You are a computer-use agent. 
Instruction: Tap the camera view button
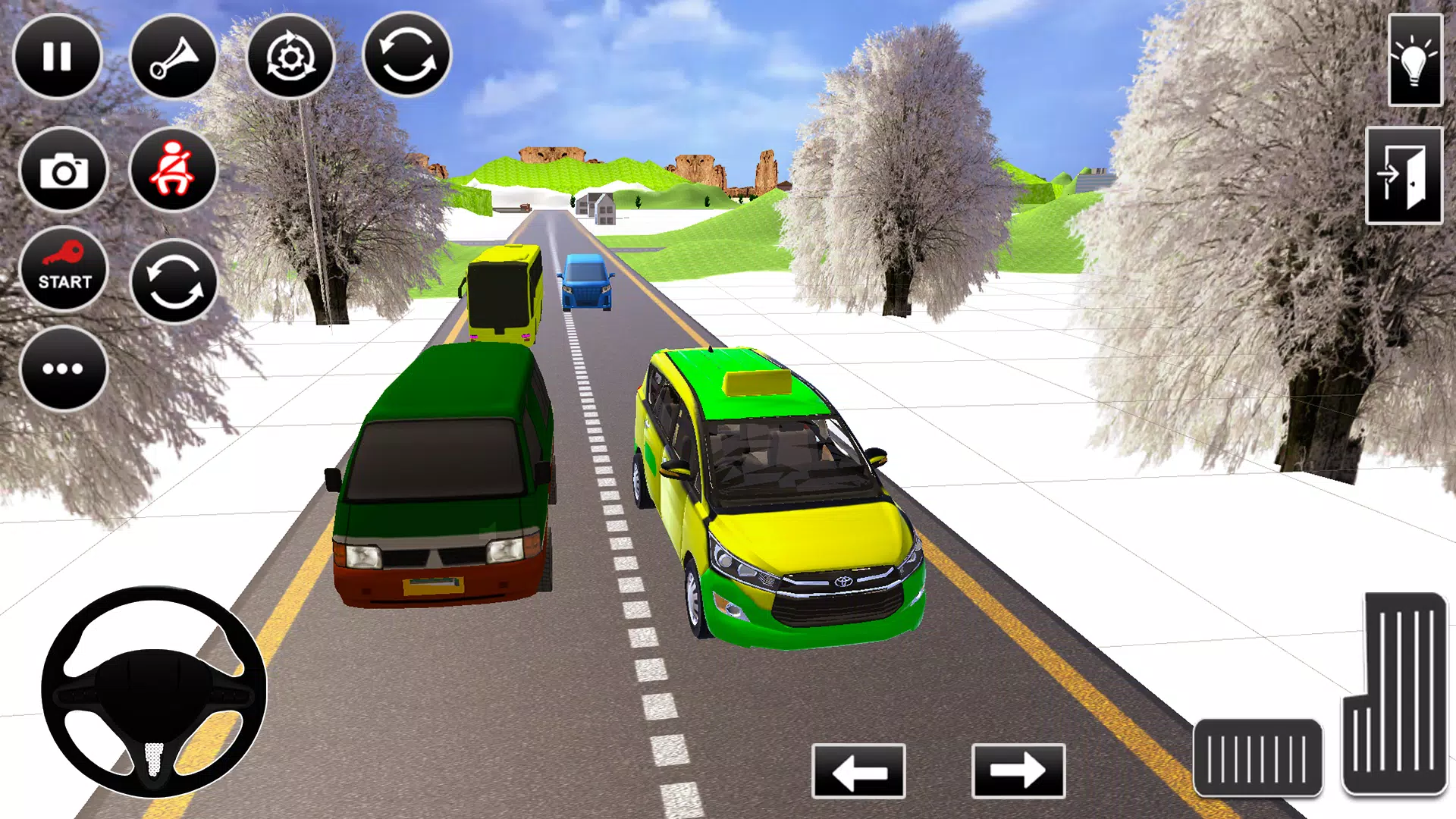pos(64,170)
